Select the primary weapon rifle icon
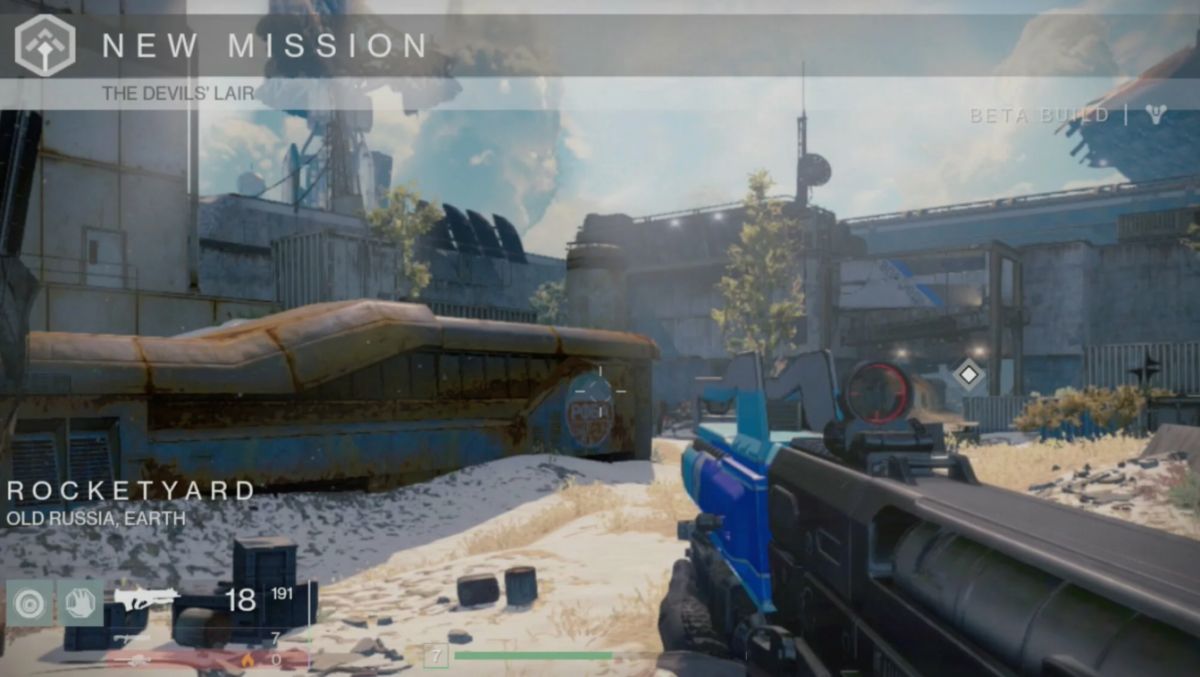Viewport: 1200px width, 677px height. [x=146, y=599]
